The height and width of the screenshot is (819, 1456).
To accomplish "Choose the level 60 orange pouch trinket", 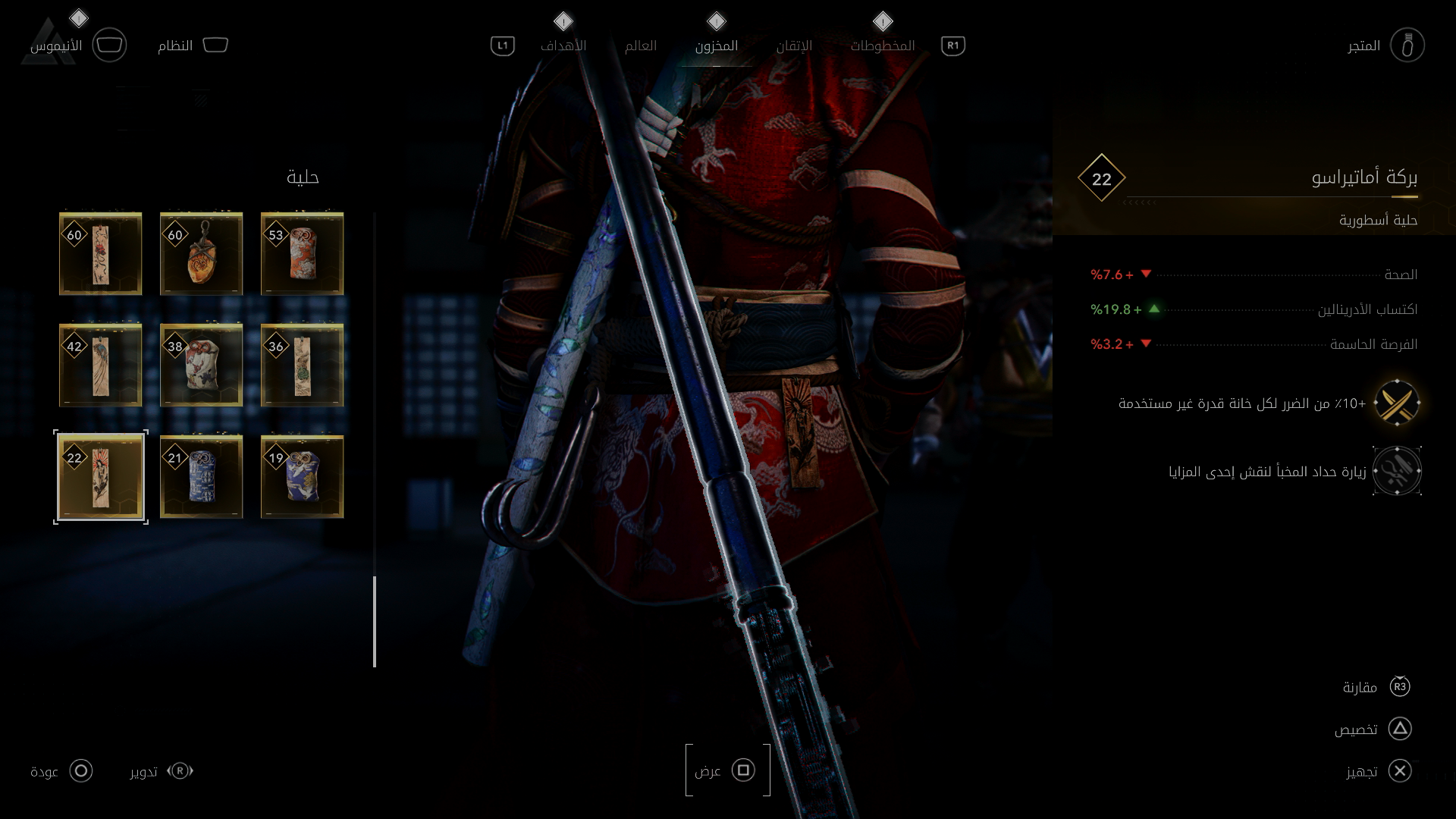I will click(x=202, y=254).
